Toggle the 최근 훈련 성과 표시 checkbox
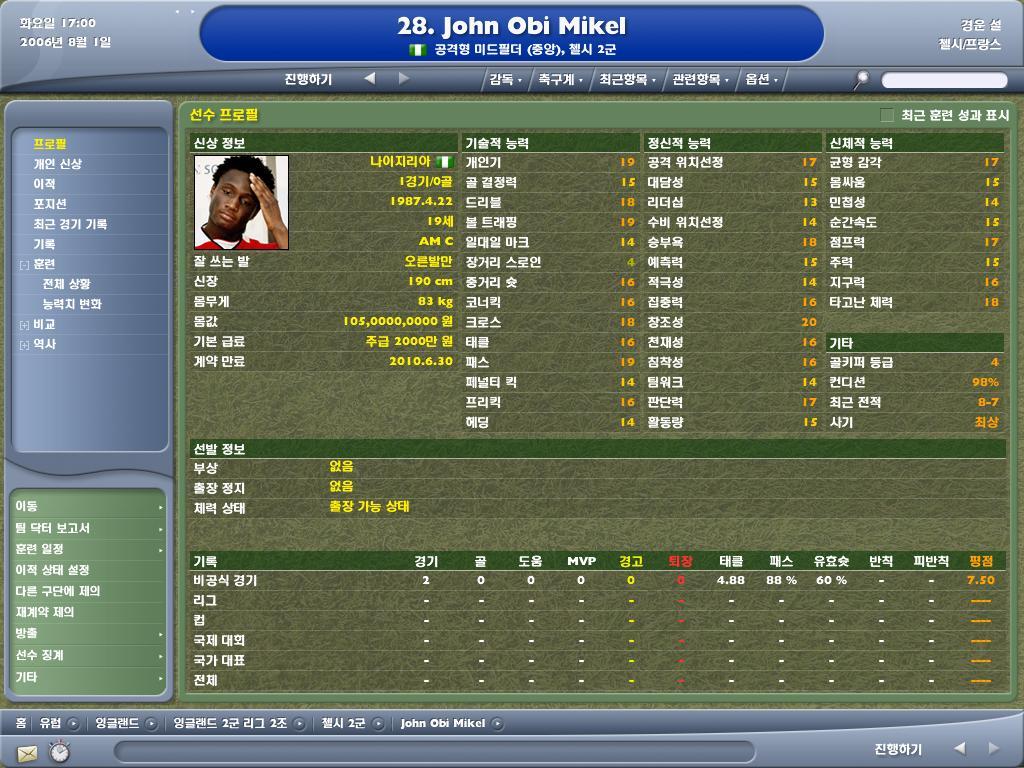 point(887,116)
